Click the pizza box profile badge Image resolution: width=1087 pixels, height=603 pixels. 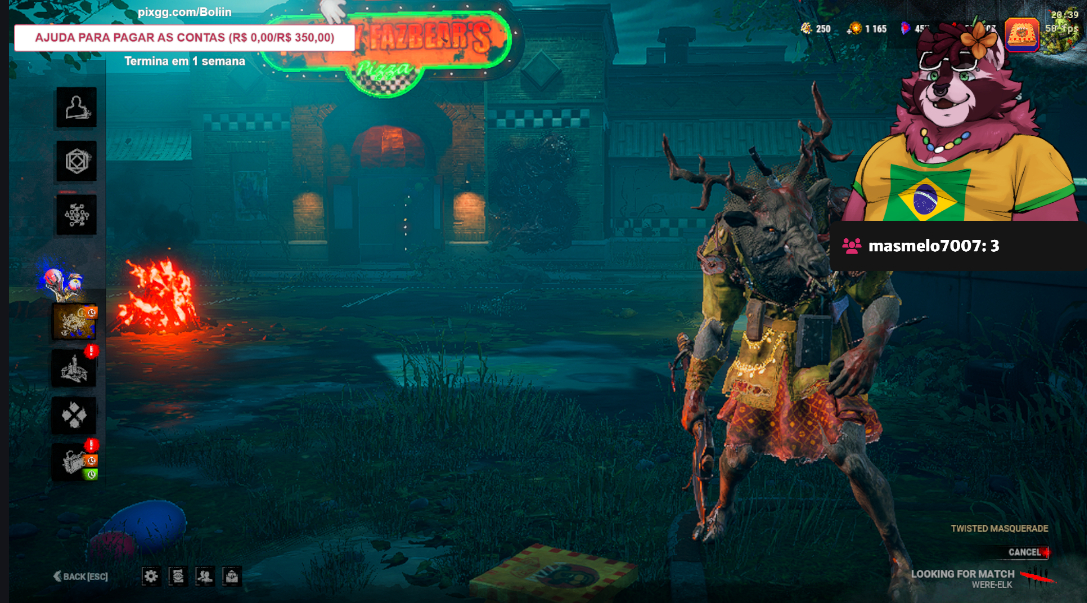click(x=1022, y=35)
